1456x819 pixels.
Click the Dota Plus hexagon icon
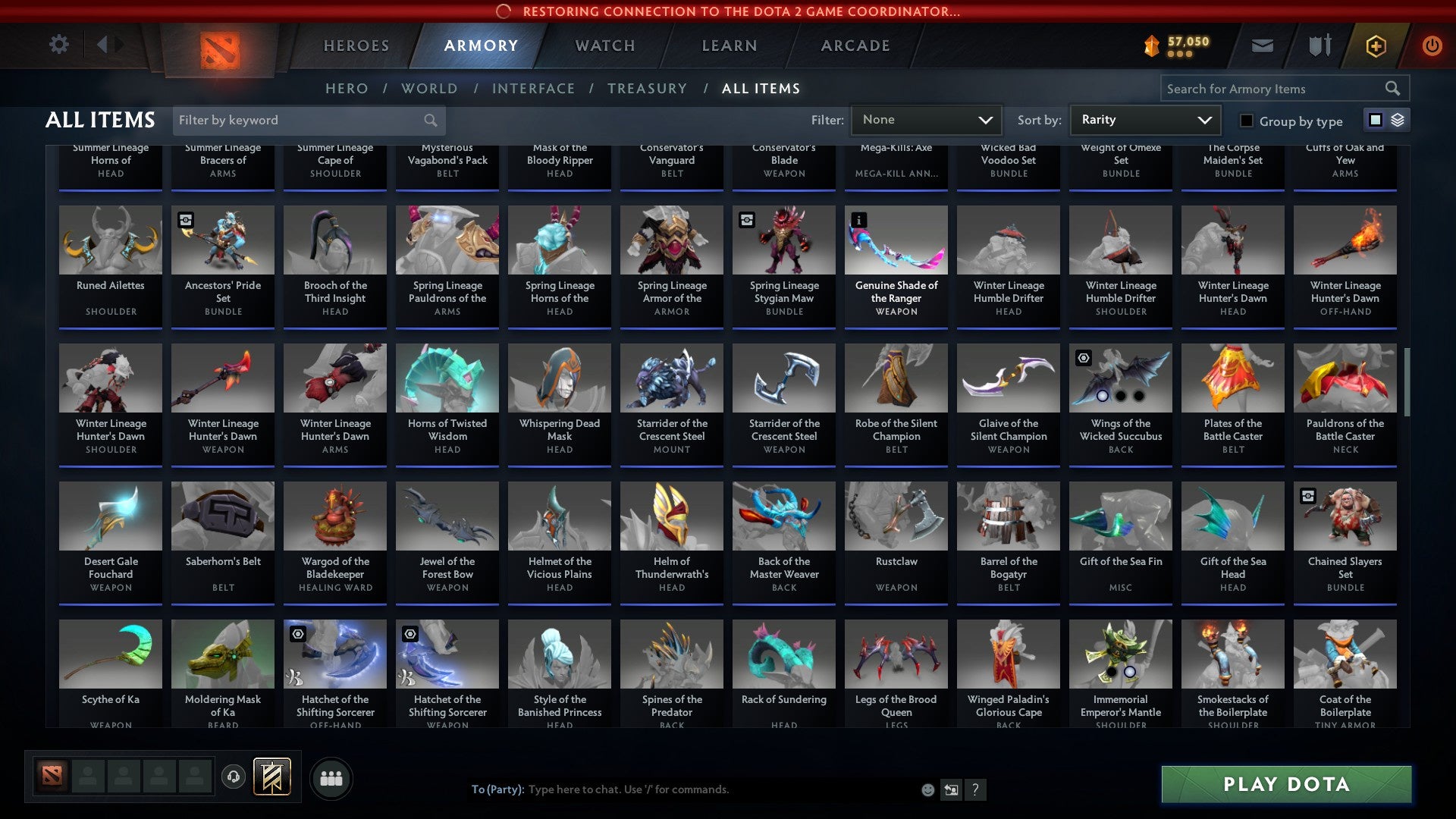[x=1375, y=45]
